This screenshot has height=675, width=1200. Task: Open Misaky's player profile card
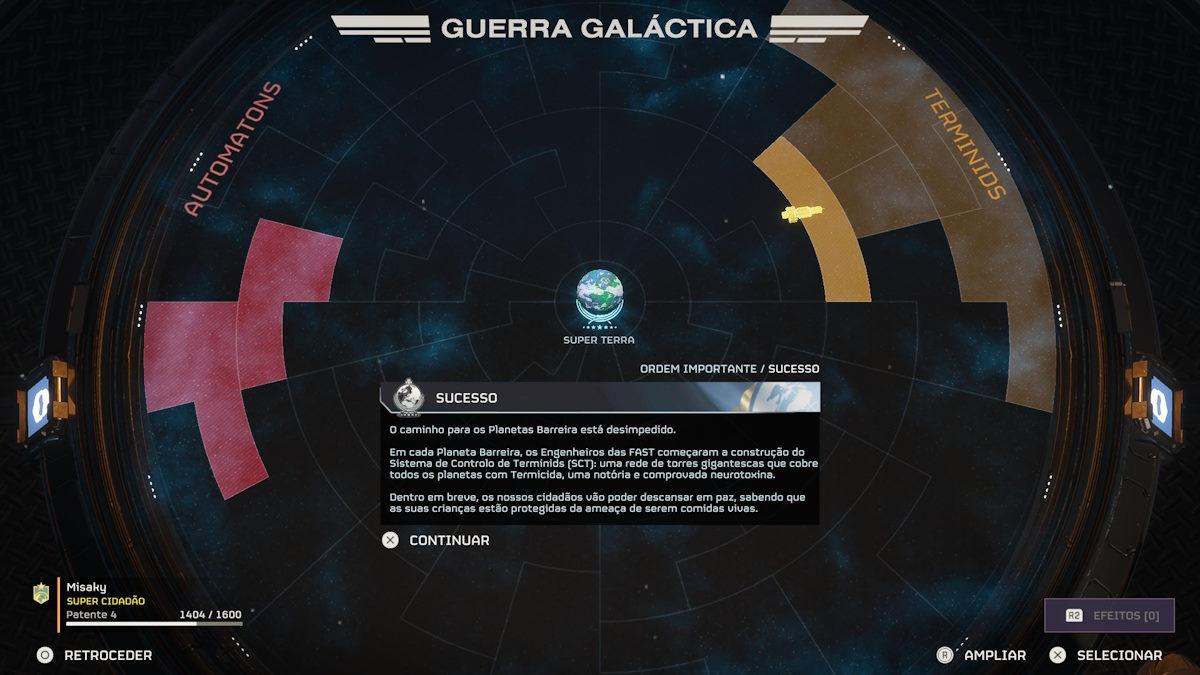tap(140, 604)
